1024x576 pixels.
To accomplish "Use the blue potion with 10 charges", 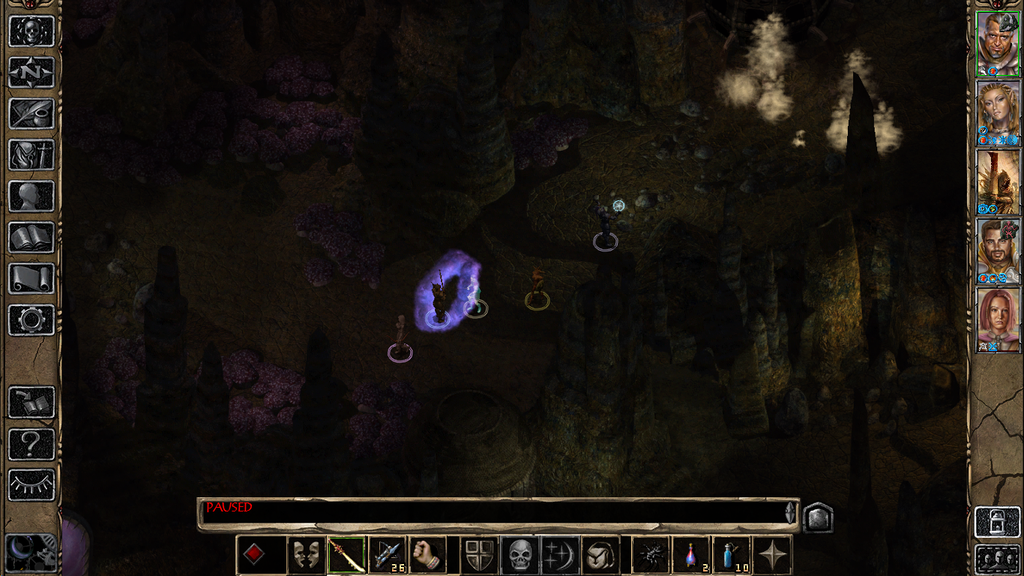I will (732, 555).
